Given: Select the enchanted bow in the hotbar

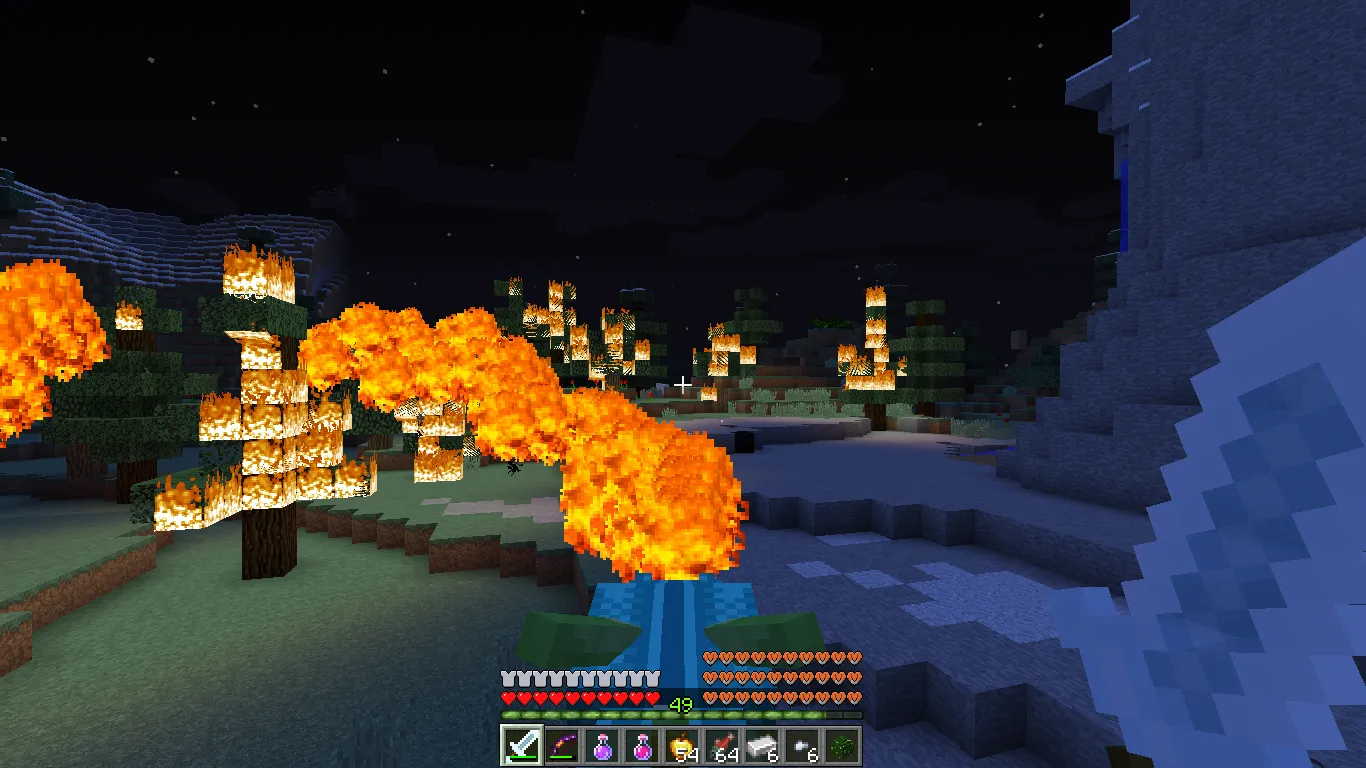Looking at the screenshot, I should pos(561,745).
